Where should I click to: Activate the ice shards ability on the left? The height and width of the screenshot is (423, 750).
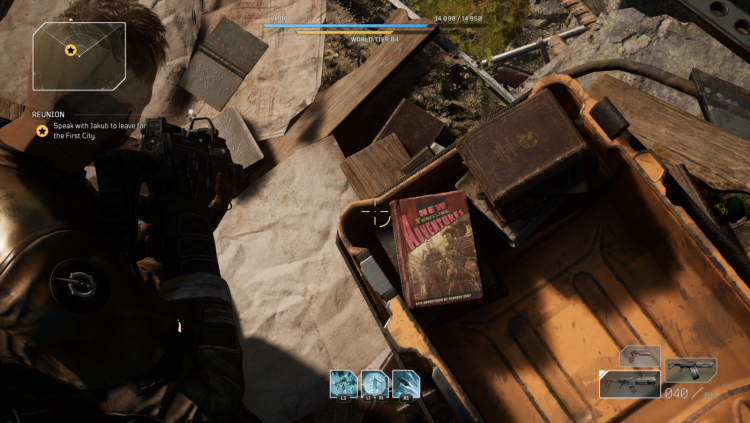point(344,383)
